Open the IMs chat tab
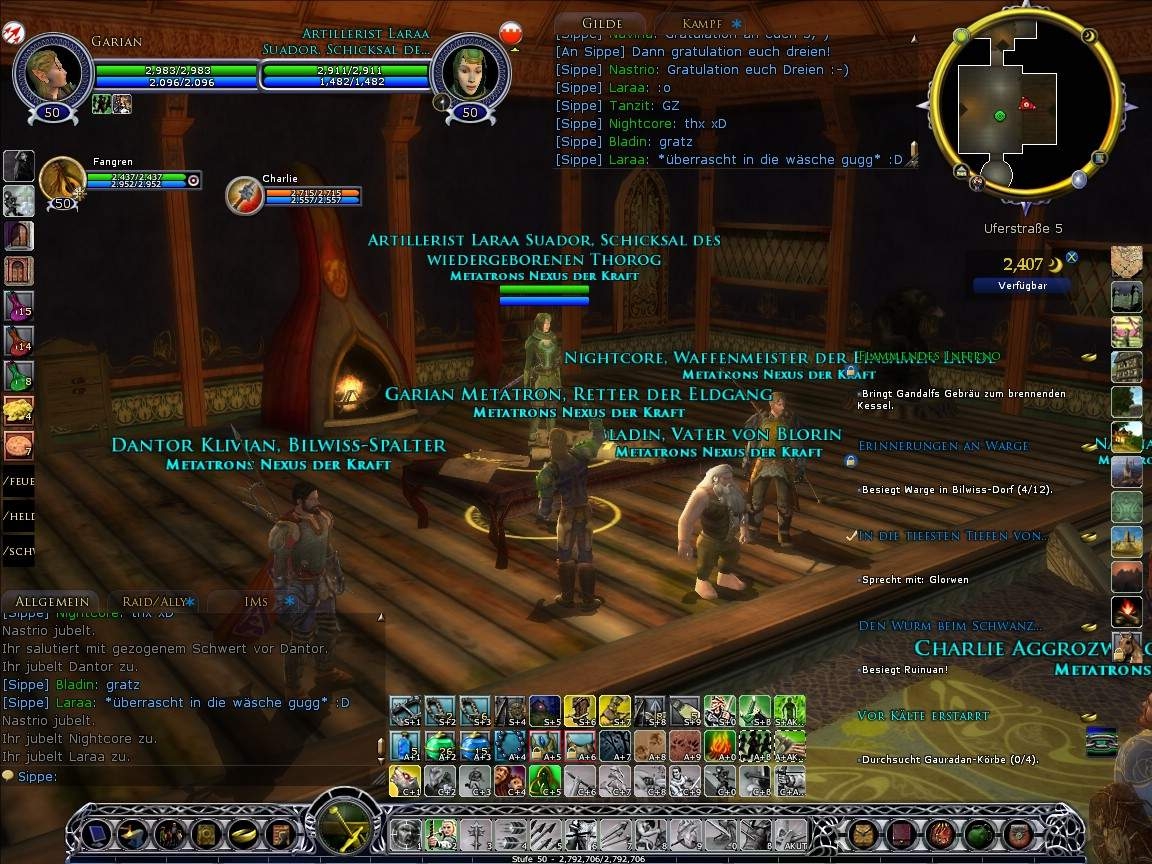This screenshot has height=864, width=1152. (256, 601)
